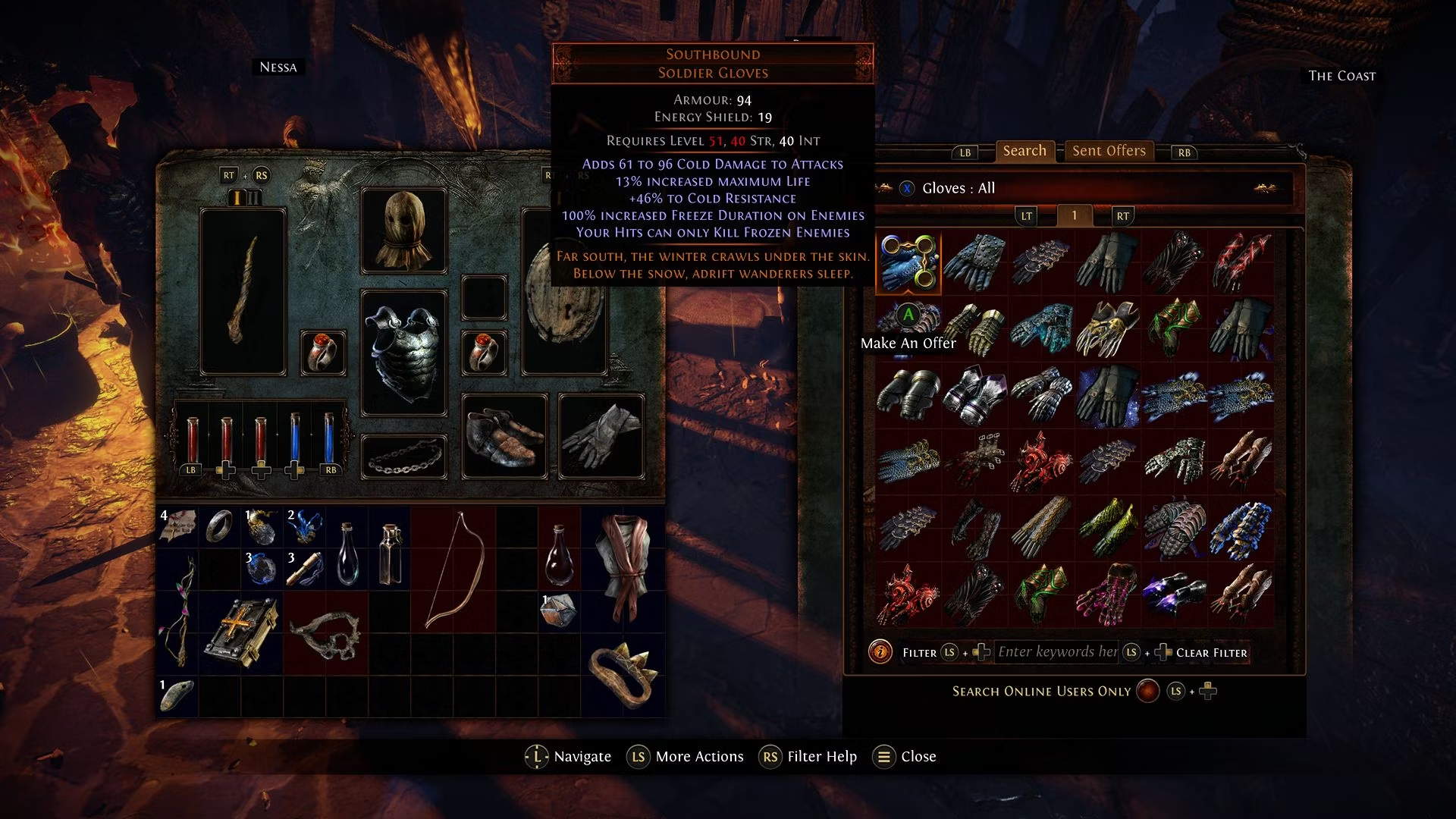This screenshot has height=819, width=1456.
Task: Switch to the Search tab
Action: click(x=1024, y=151)
